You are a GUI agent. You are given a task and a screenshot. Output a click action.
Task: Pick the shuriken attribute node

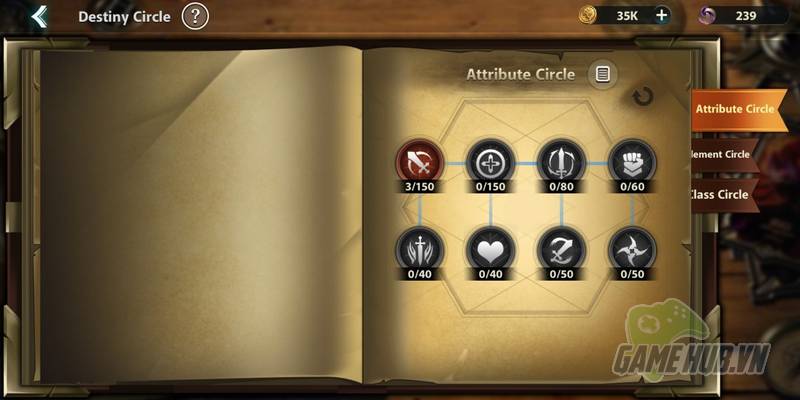tap(631, 249)
